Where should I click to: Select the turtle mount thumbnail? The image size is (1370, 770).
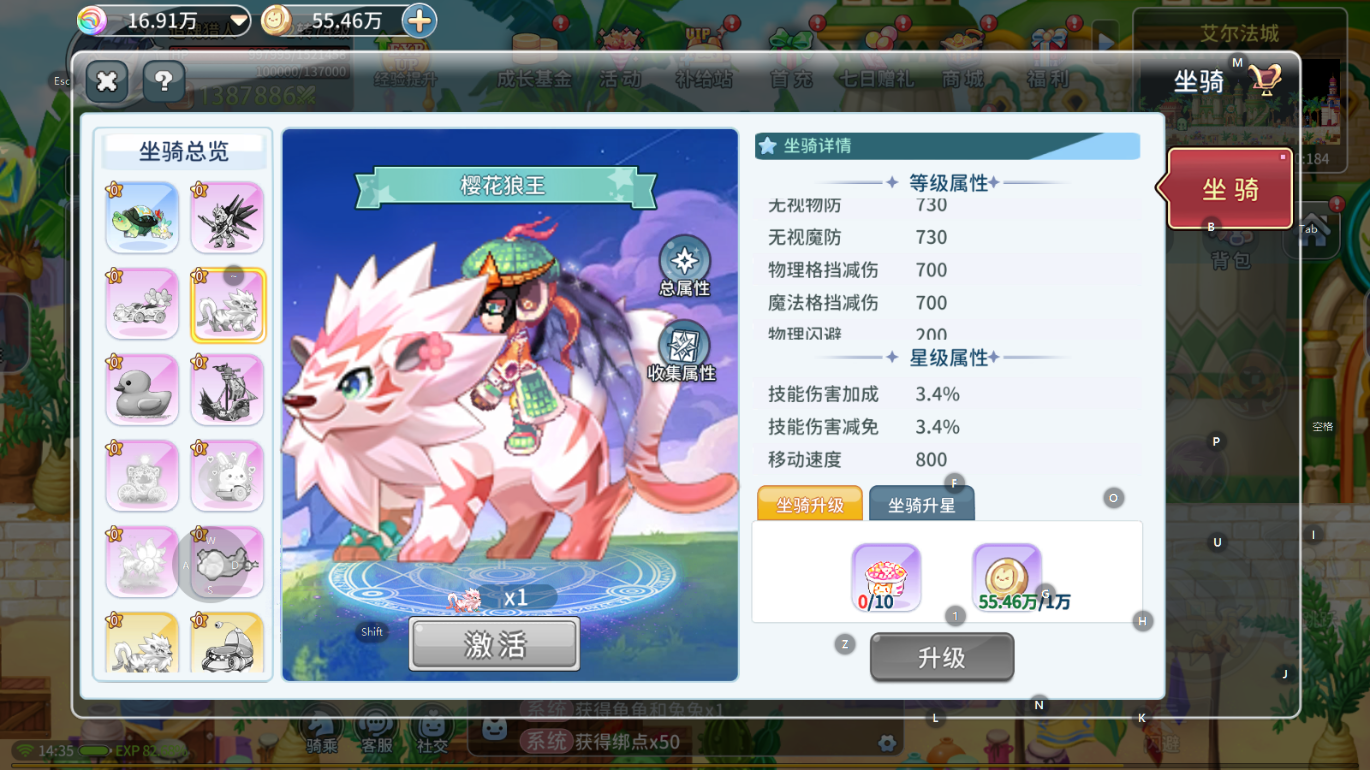(x=142, y=219)
